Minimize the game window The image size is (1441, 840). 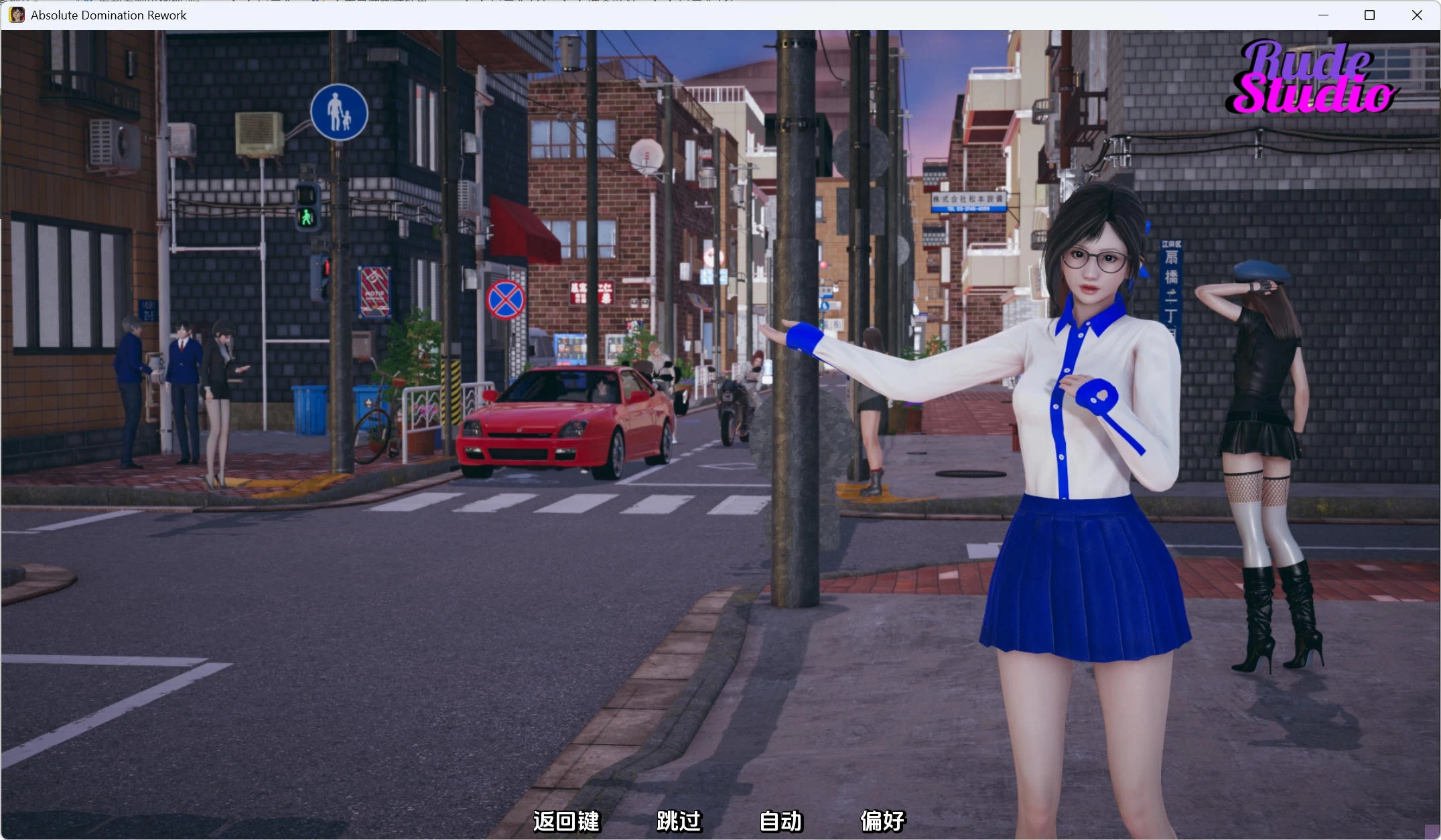[x=1323, y=15]
